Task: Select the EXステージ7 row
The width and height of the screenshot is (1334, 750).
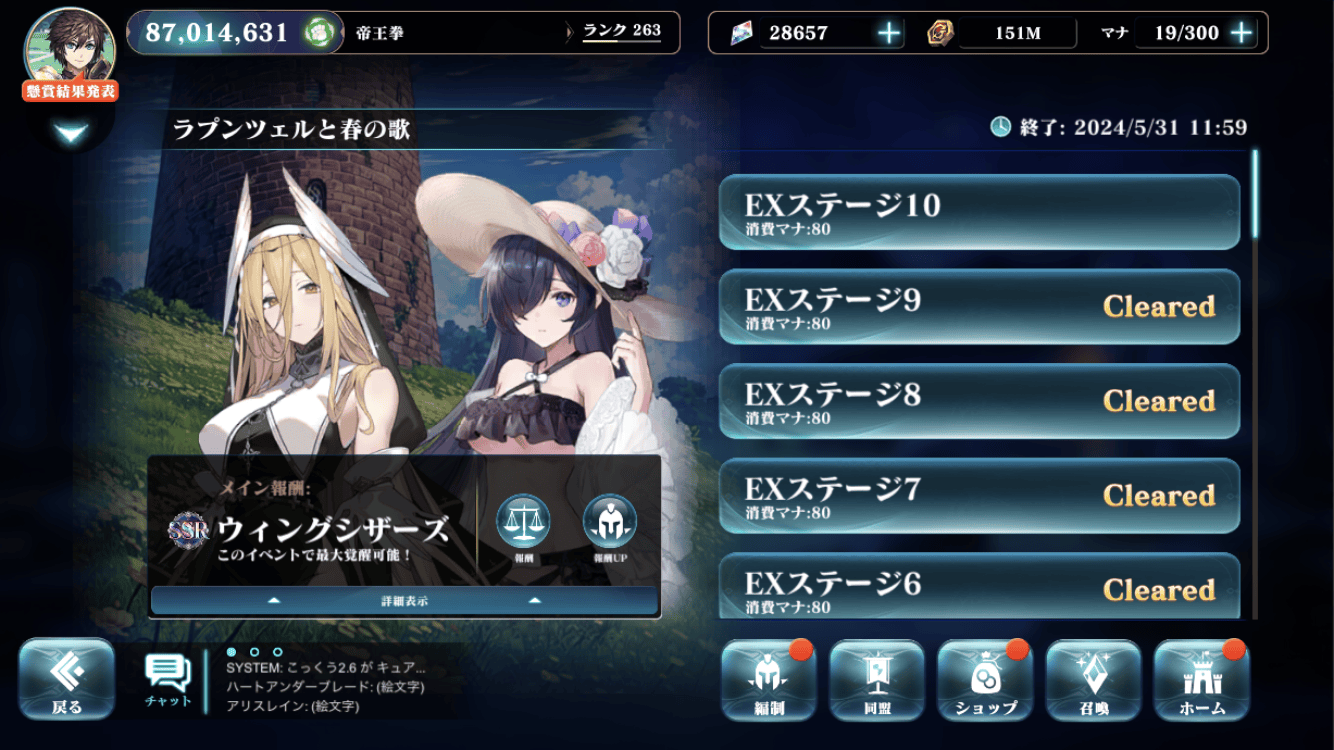Action: [x=979, y=496]
